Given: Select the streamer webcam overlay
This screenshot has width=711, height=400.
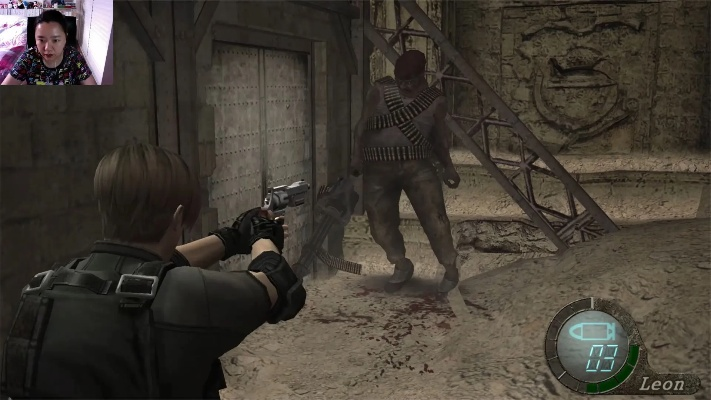Looking at the screenshot, I should tap(56, 42).
